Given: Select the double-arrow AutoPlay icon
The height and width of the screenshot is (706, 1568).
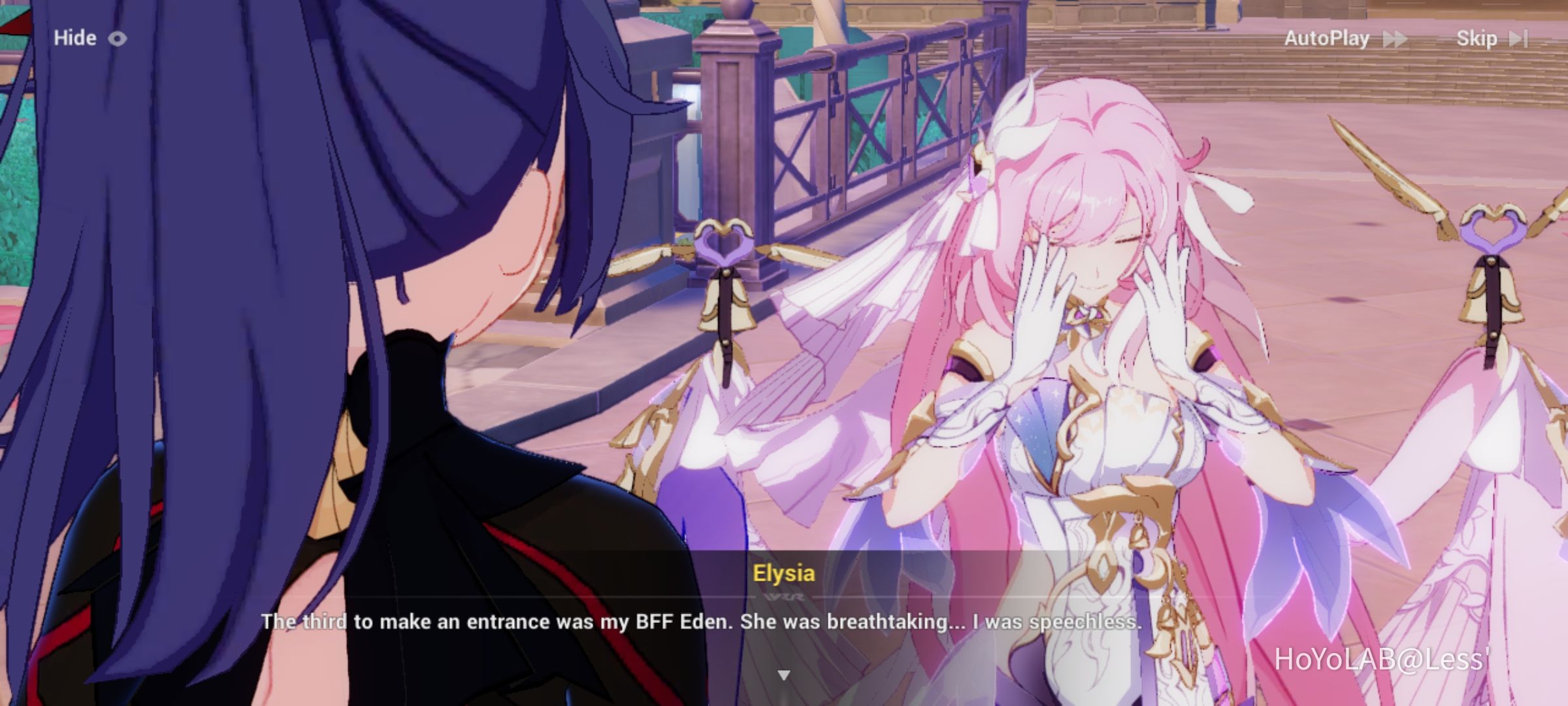Looking at the screenshot, I should (1395, 38).
